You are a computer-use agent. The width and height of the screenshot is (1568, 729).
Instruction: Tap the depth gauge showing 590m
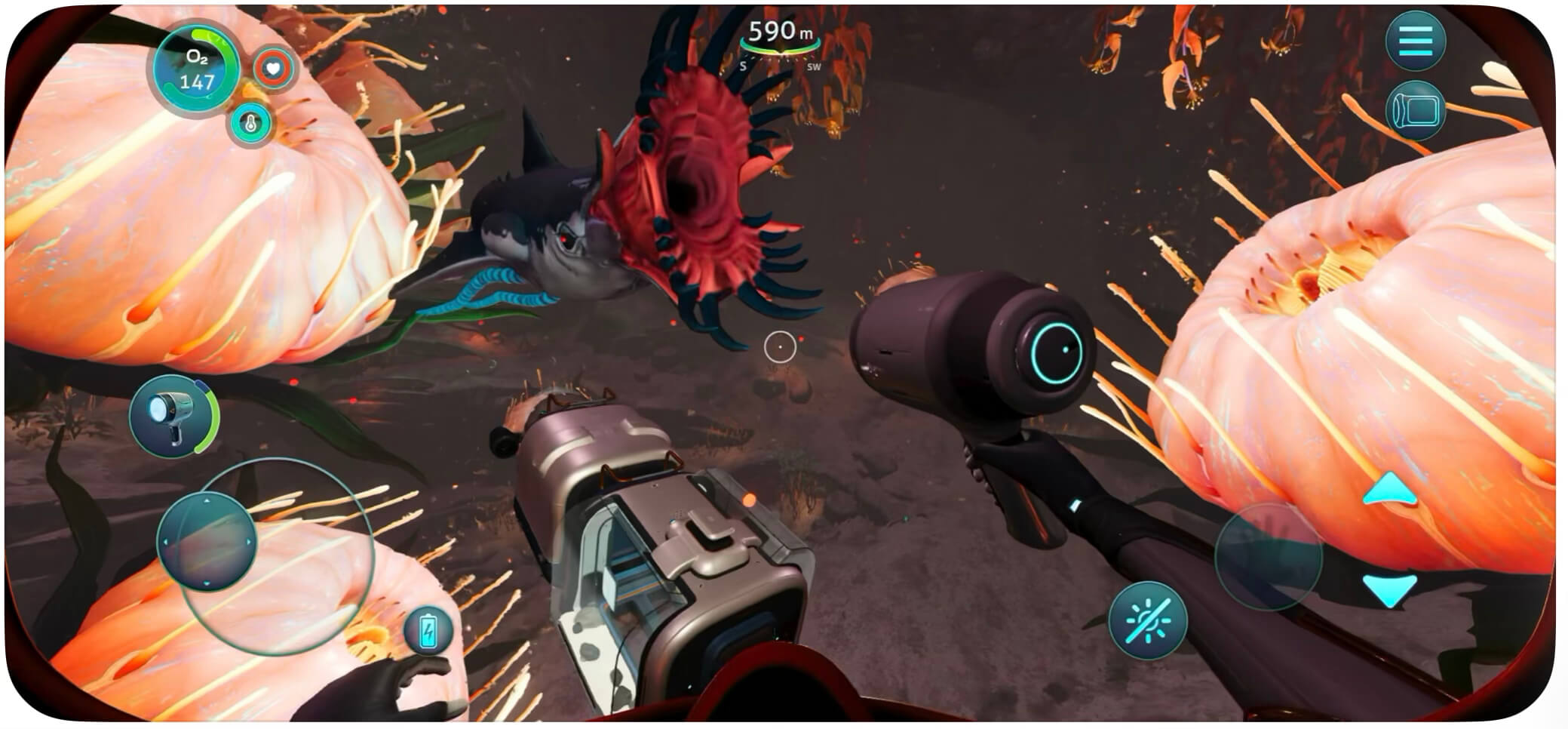coord(780,30)
